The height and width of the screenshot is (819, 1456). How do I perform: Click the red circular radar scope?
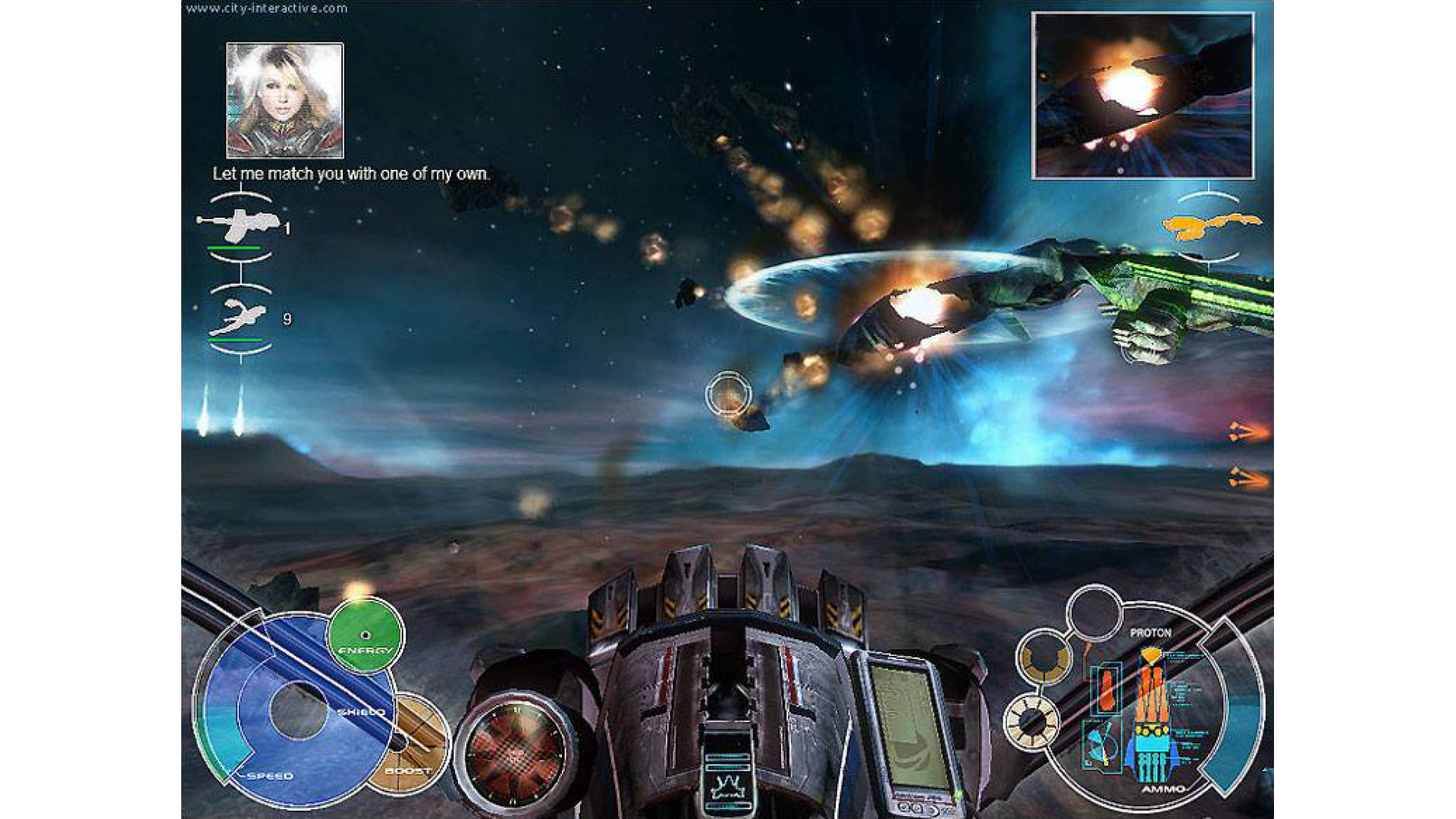pyautogui.click(x=516, y=752)
